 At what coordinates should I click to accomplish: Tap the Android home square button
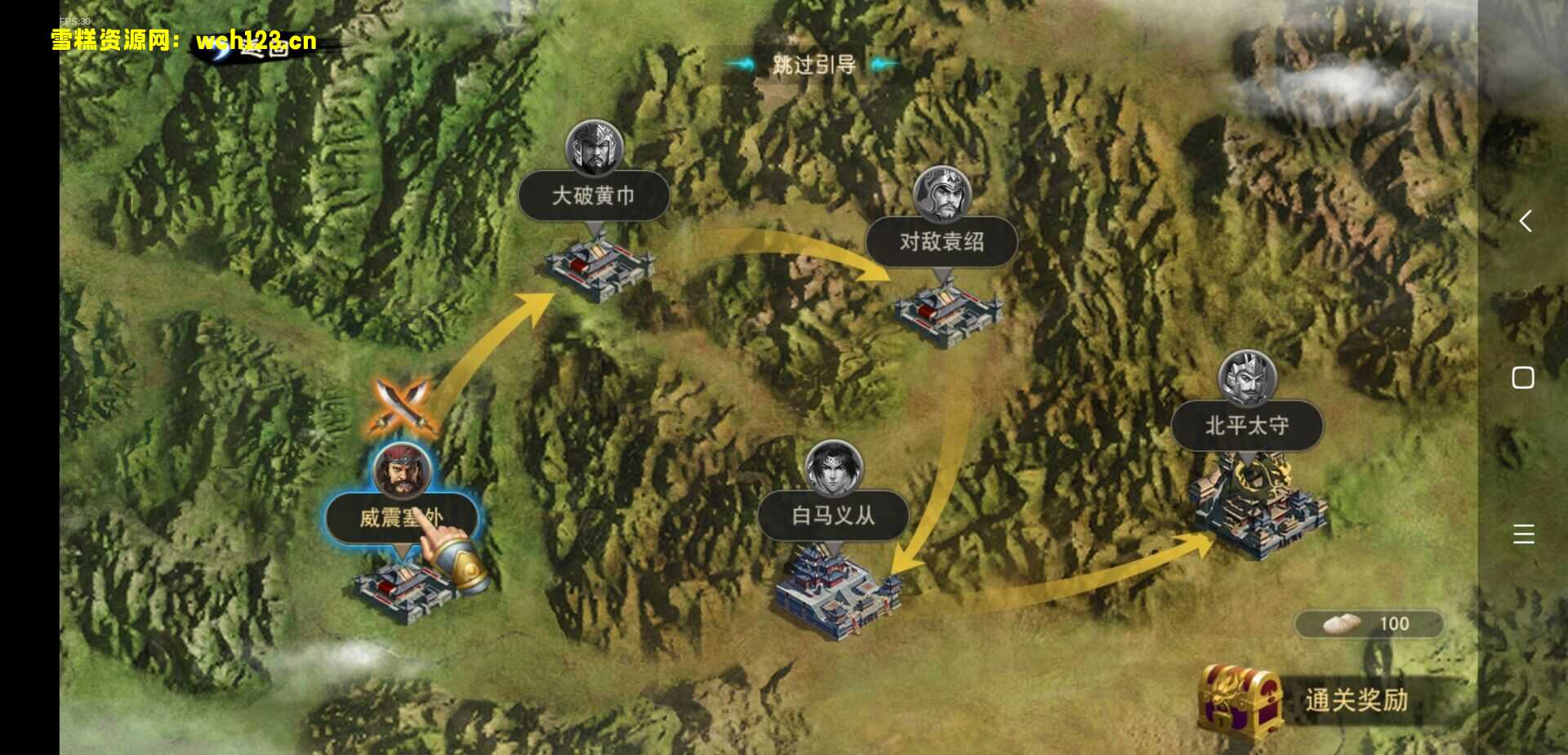(1523, 377)
